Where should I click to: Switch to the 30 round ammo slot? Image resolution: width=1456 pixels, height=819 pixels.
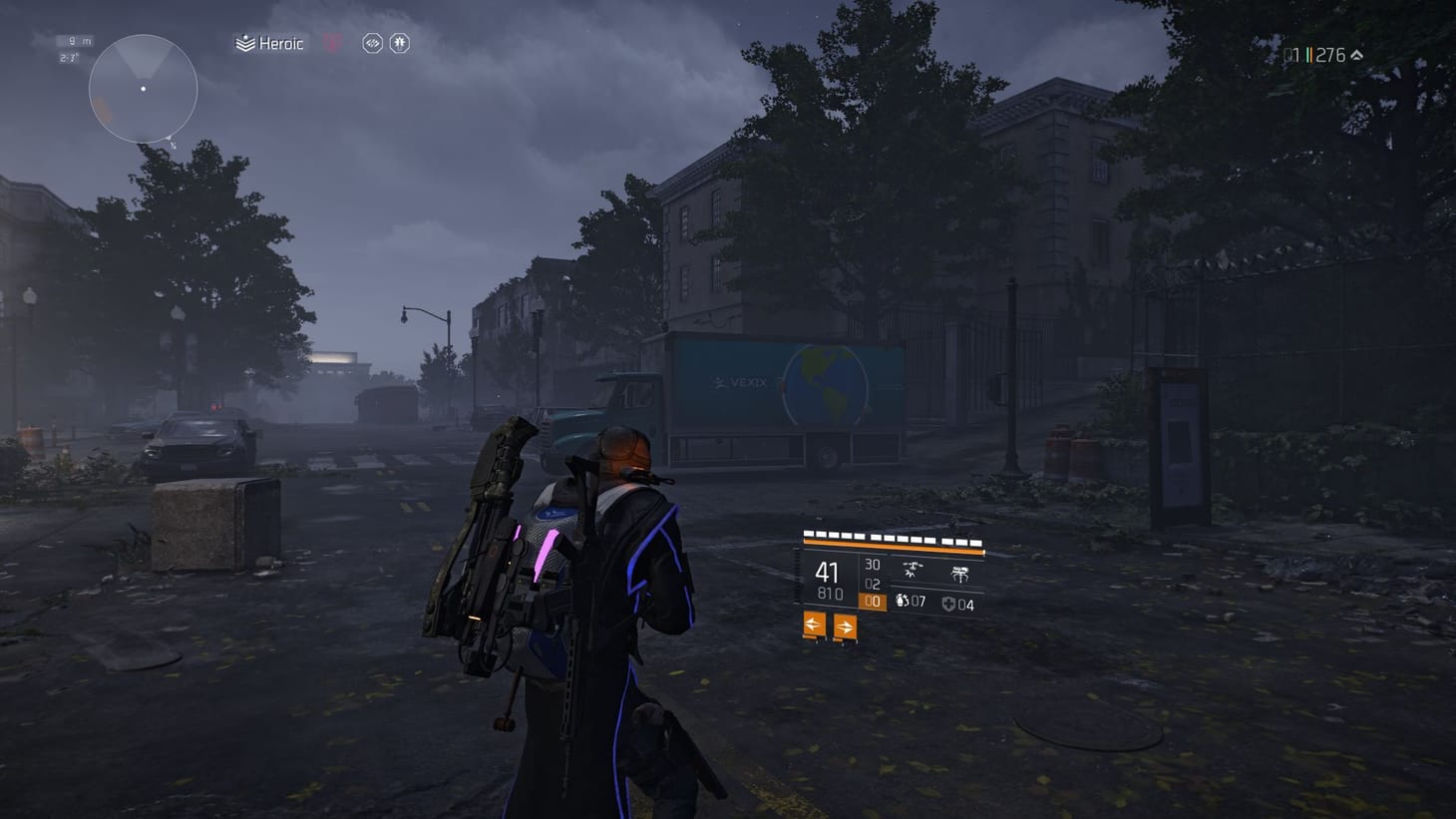point(873,564)
